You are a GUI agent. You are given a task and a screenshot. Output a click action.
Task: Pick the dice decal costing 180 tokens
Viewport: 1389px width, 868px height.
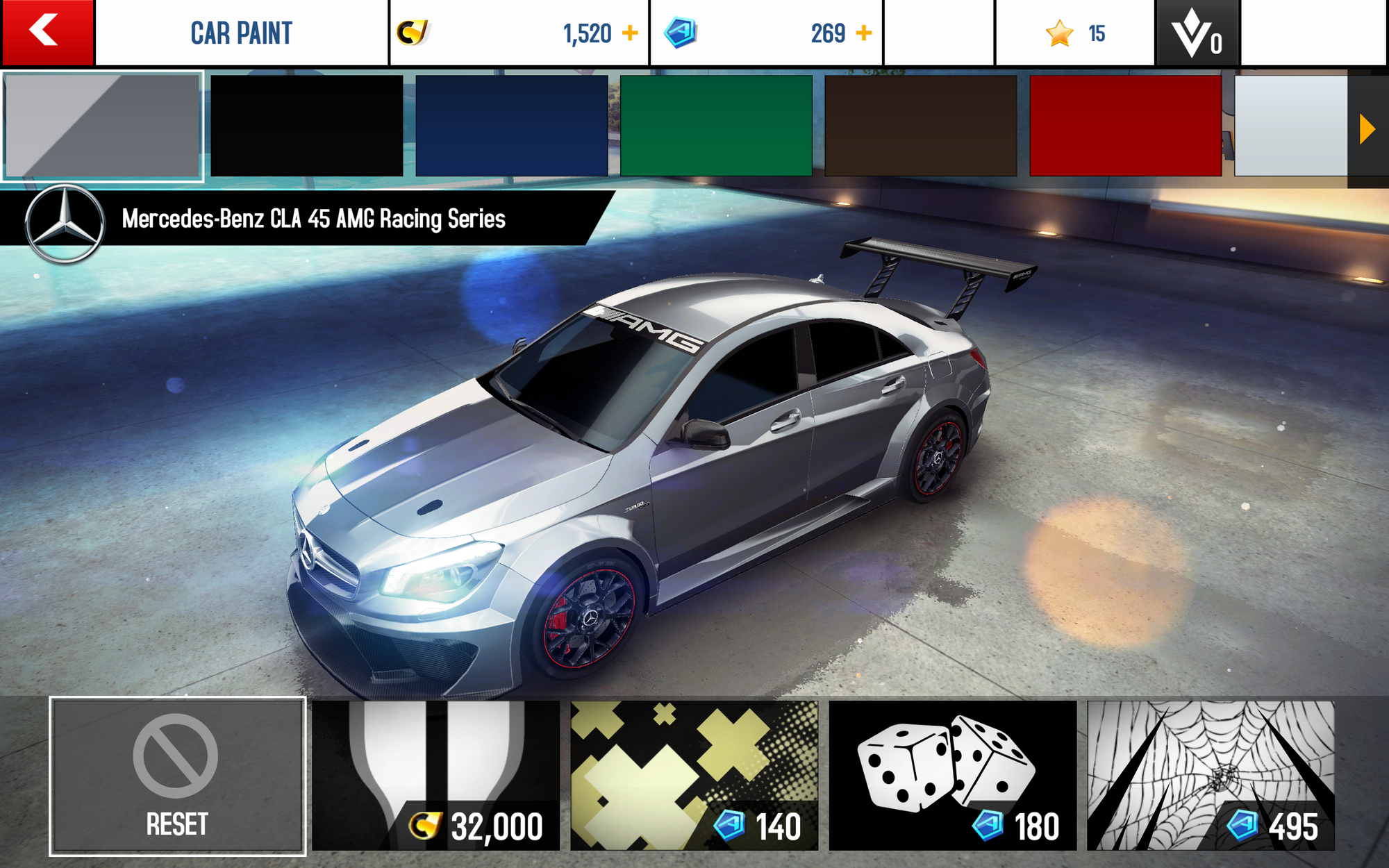[952, 776]
